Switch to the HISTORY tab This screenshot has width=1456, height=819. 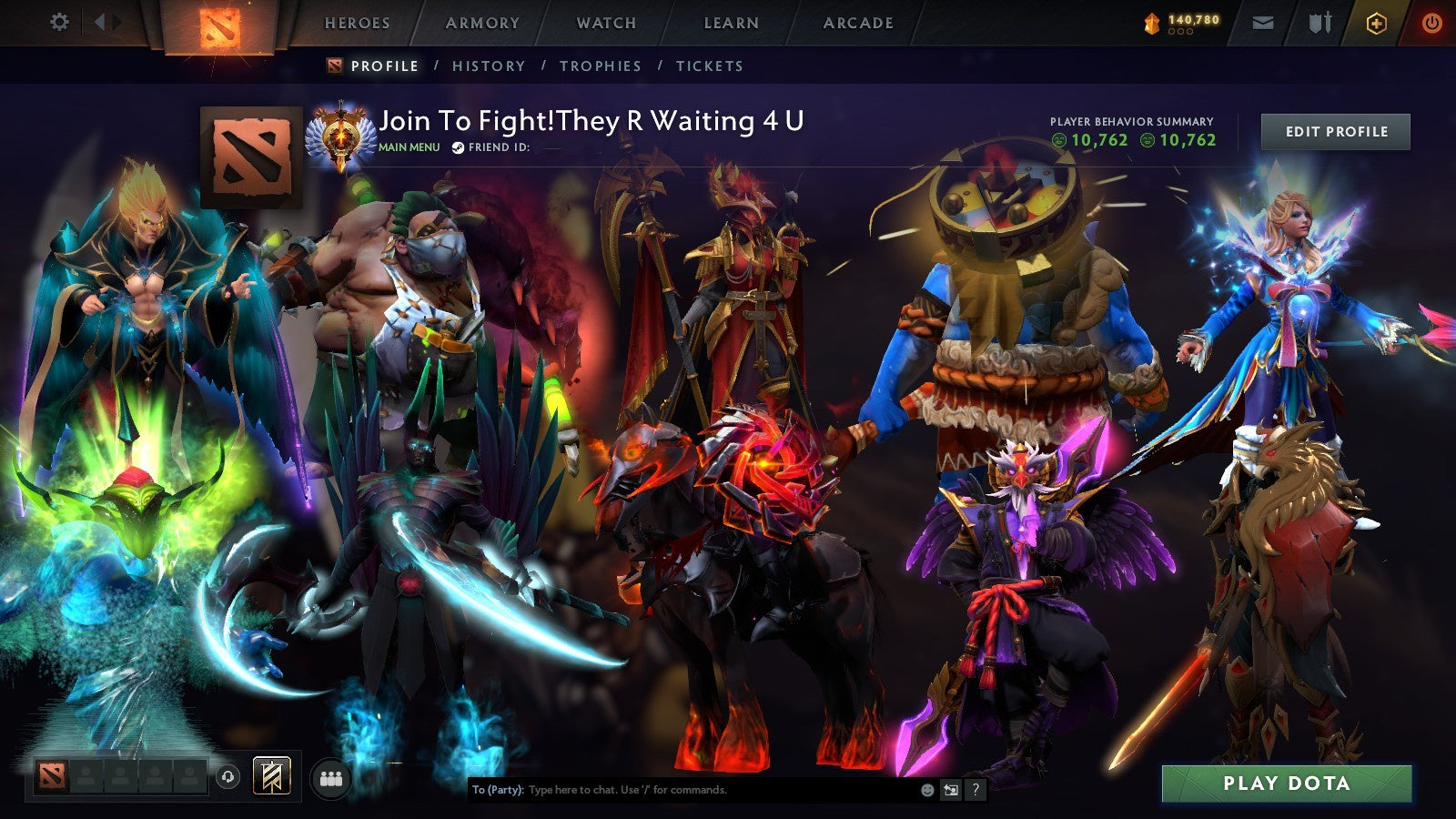click(x=490, y=66)
